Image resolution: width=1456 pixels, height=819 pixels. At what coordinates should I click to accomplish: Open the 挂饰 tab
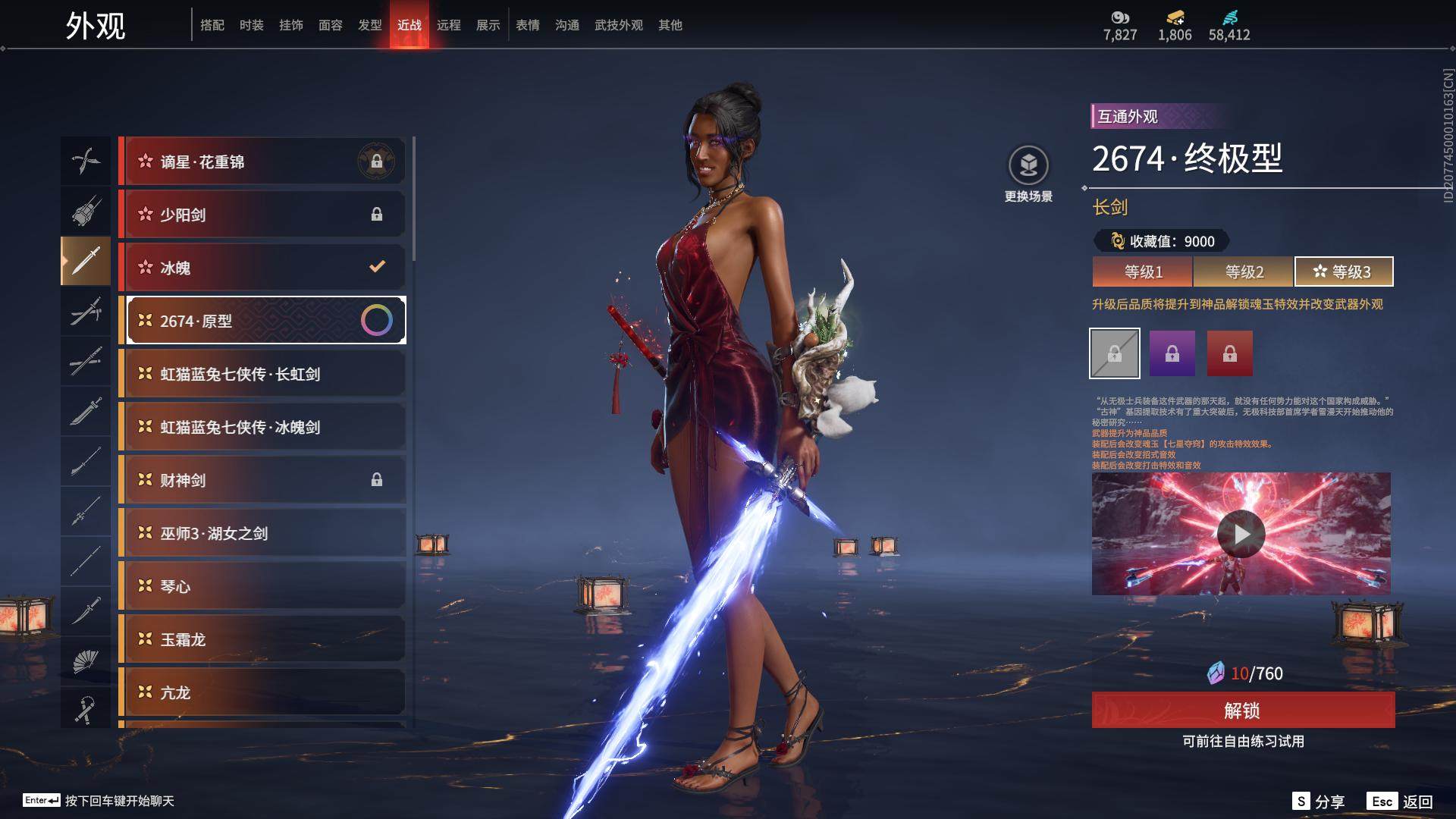[x=290, y=25]
